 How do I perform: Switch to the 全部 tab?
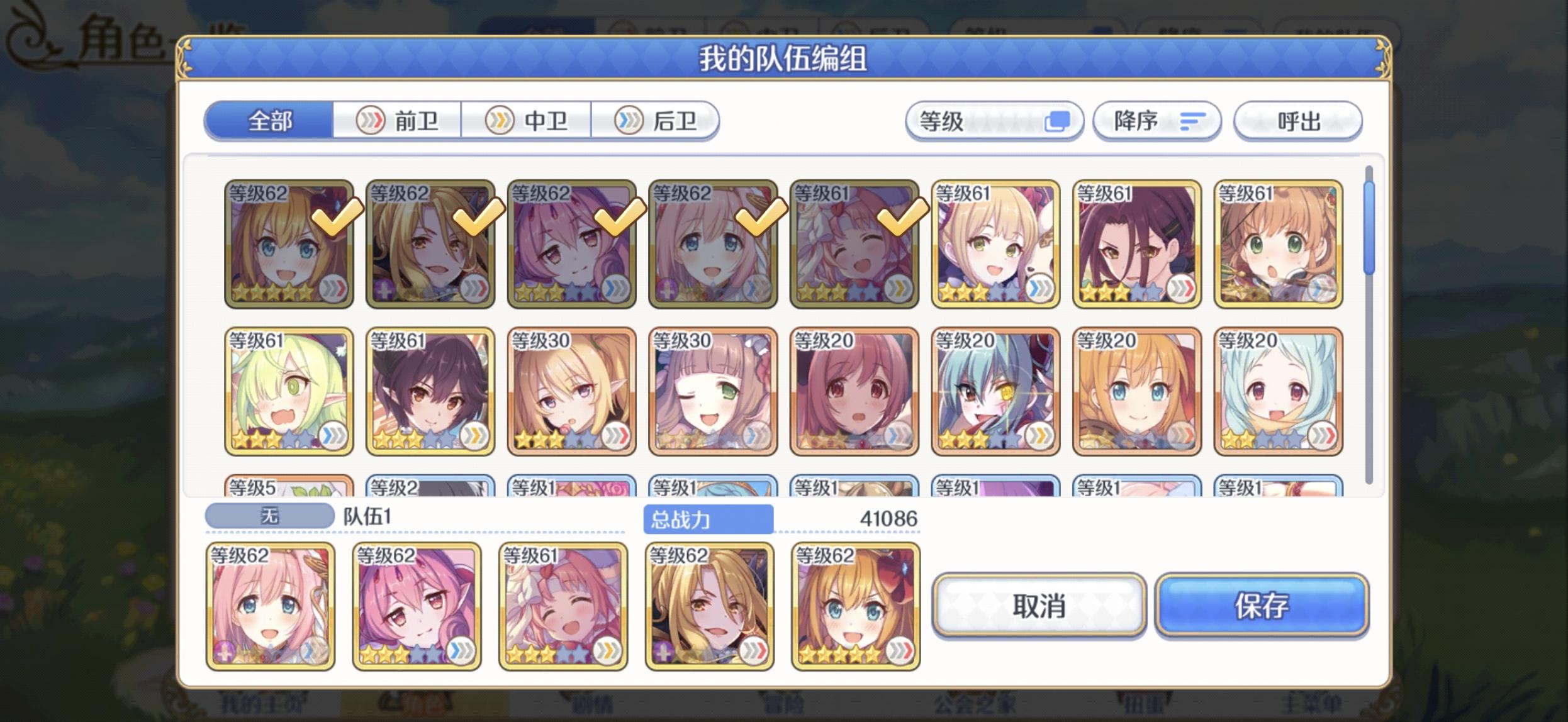coord(269,121)
